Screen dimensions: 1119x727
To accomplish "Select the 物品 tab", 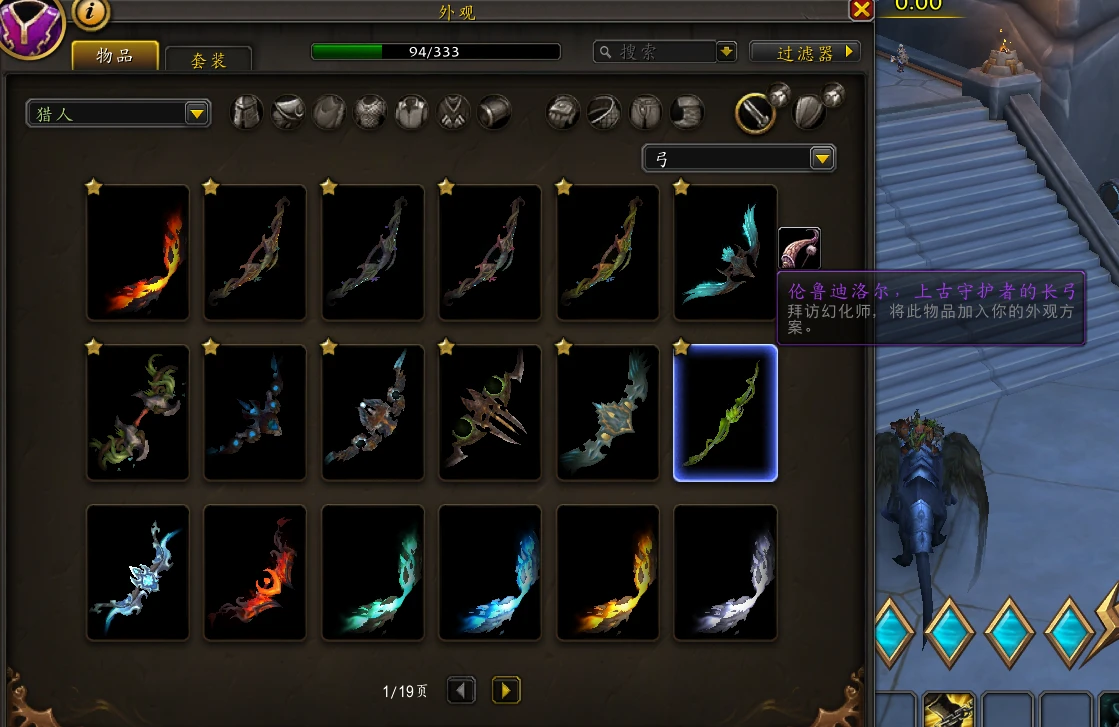I will (115, 56).
